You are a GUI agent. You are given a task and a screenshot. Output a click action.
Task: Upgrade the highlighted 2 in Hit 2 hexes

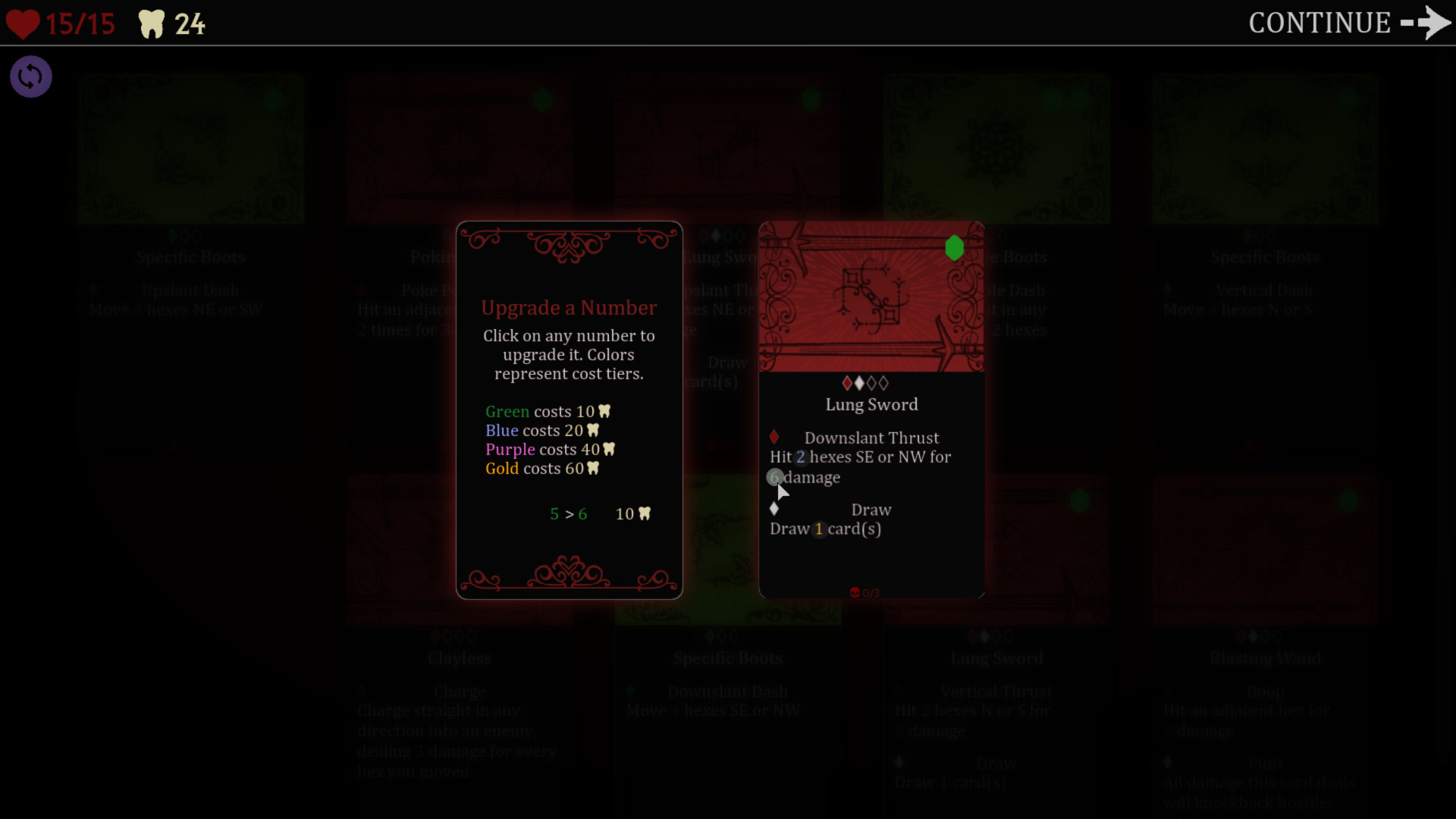pyautogui.click(x=802, y=457)
